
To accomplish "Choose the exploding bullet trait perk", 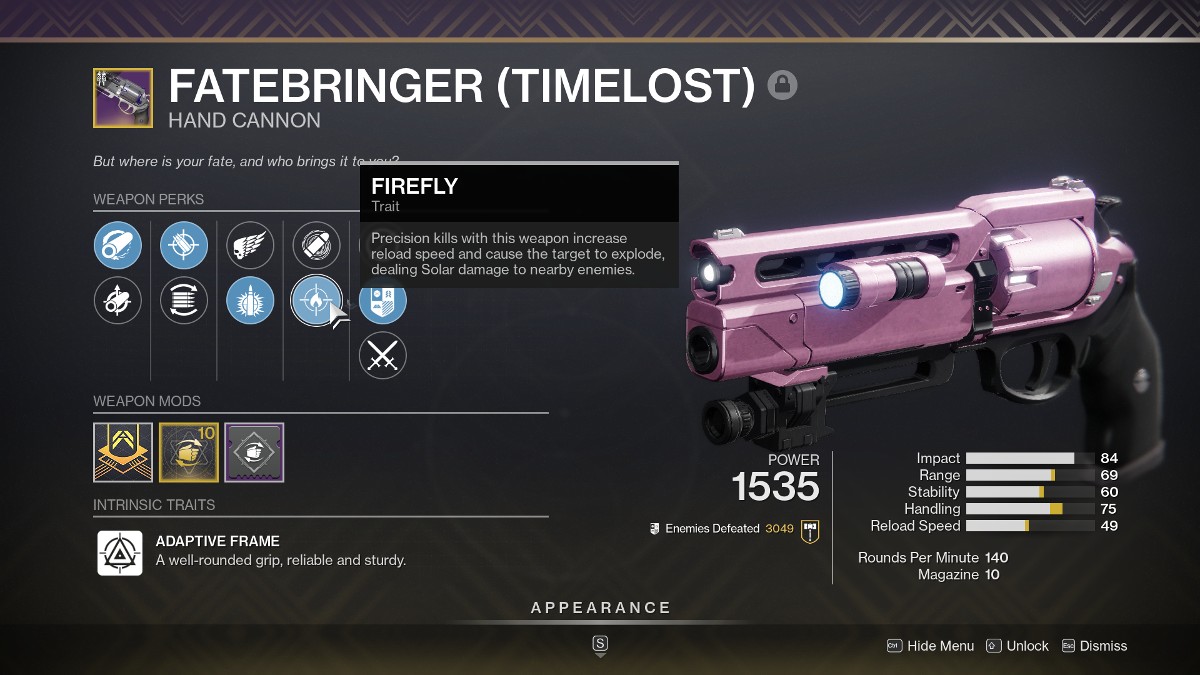I will (x=250, y=300).
